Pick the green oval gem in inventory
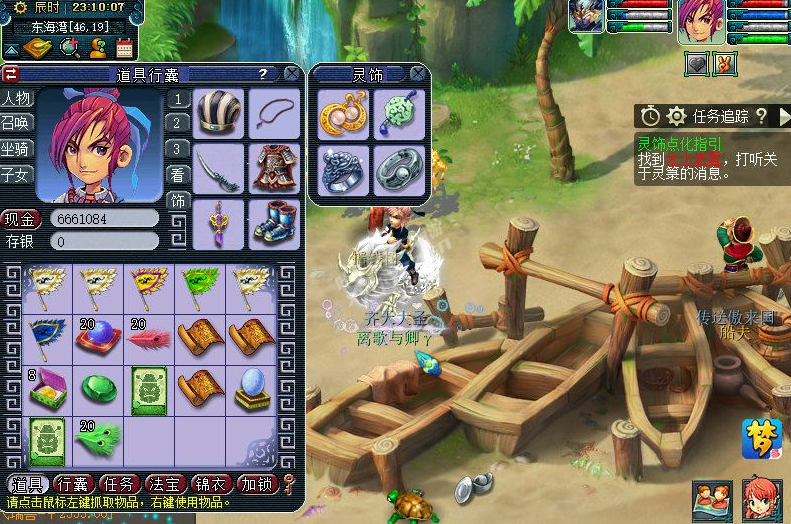Viewport: 791px width, 524px height. pos(97,388)
